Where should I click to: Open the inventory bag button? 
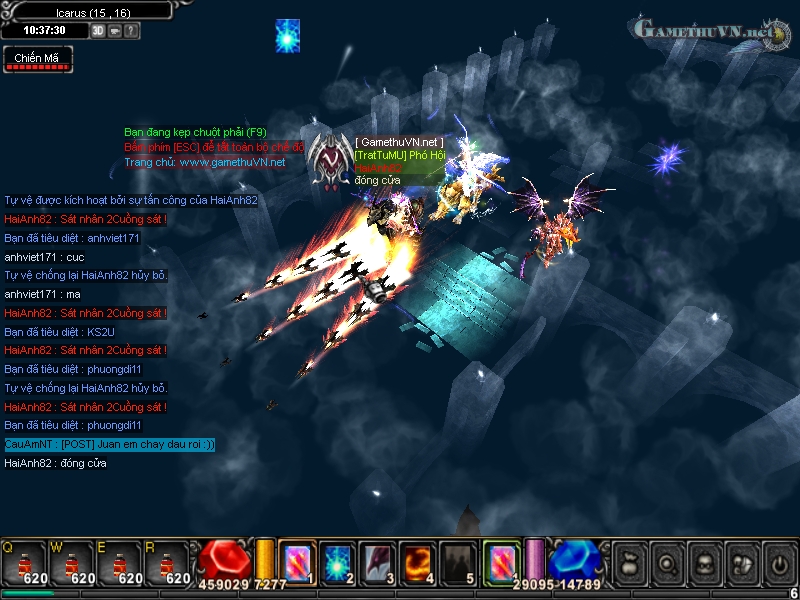tap(628, 563)
